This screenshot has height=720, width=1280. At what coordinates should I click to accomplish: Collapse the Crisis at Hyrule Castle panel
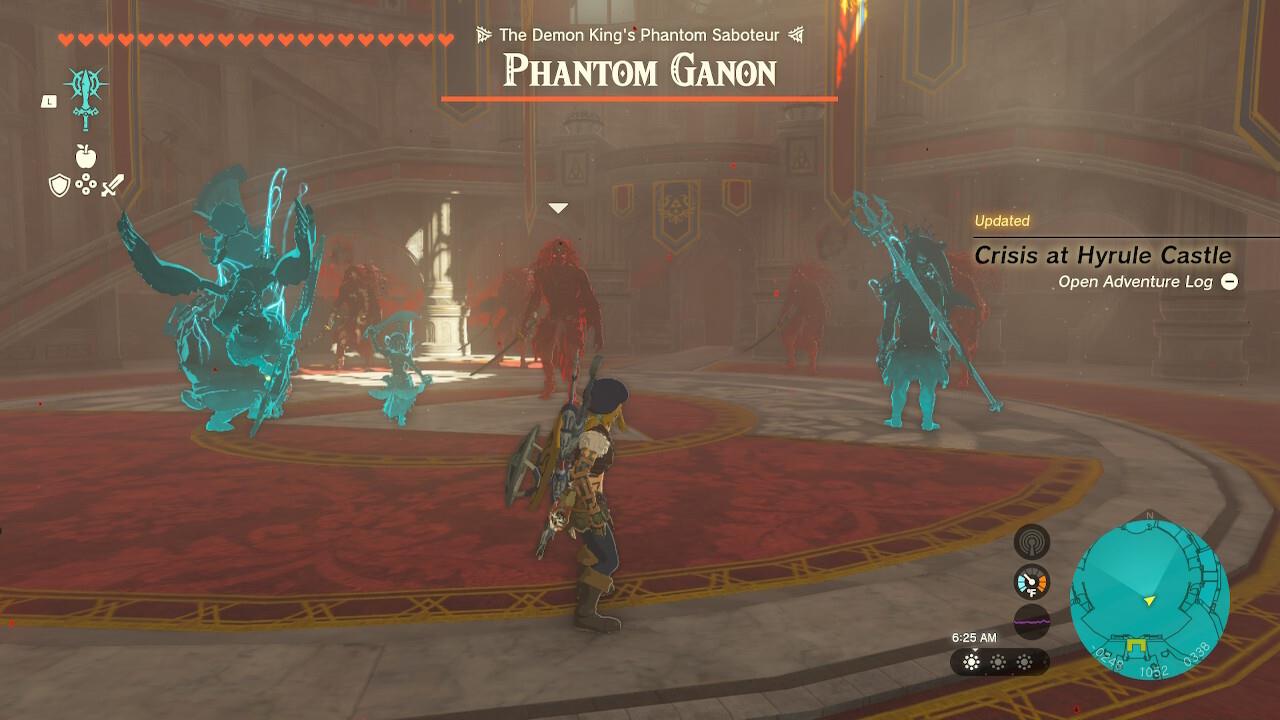[1231, 282]
